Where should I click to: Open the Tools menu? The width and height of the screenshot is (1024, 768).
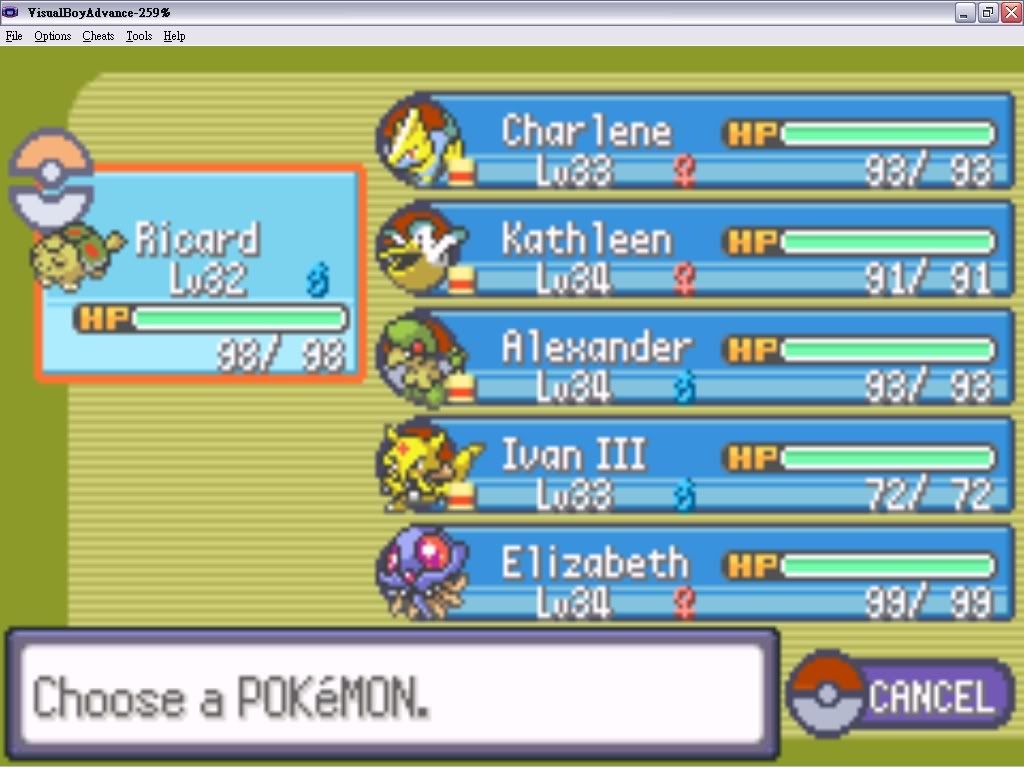pos(139,36)
